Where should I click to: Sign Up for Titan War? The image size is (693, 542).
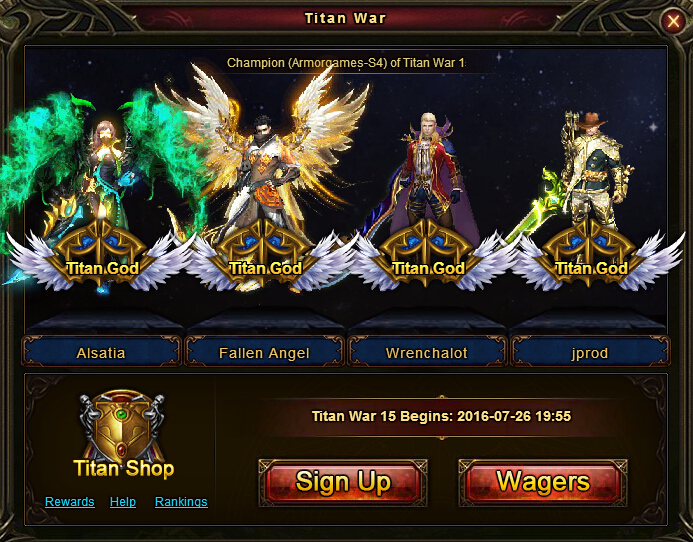[x=343, y=482]
